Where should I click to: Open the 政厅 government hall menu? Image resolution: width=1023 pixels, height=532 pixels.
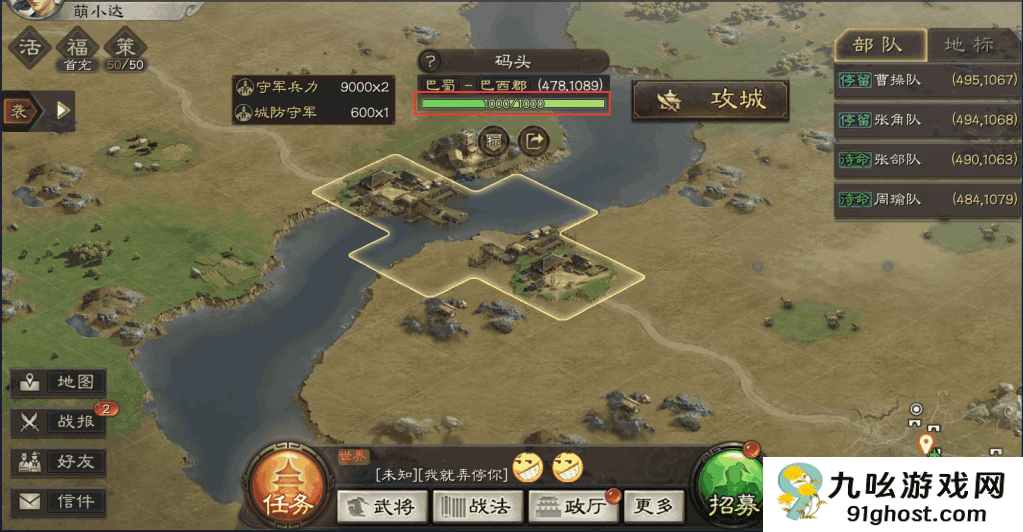[571, 506]
